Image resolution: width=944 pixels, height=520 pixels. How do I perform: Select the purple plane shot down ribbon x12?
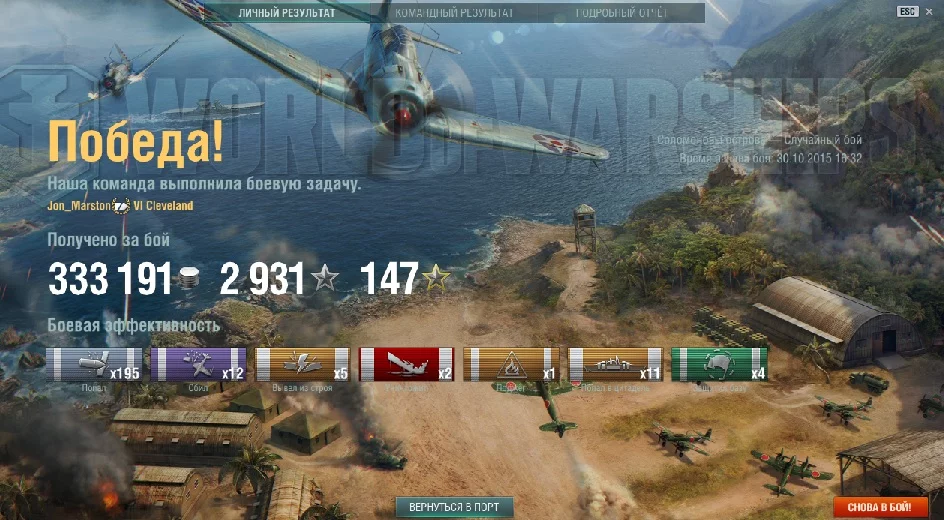(198, 364)
